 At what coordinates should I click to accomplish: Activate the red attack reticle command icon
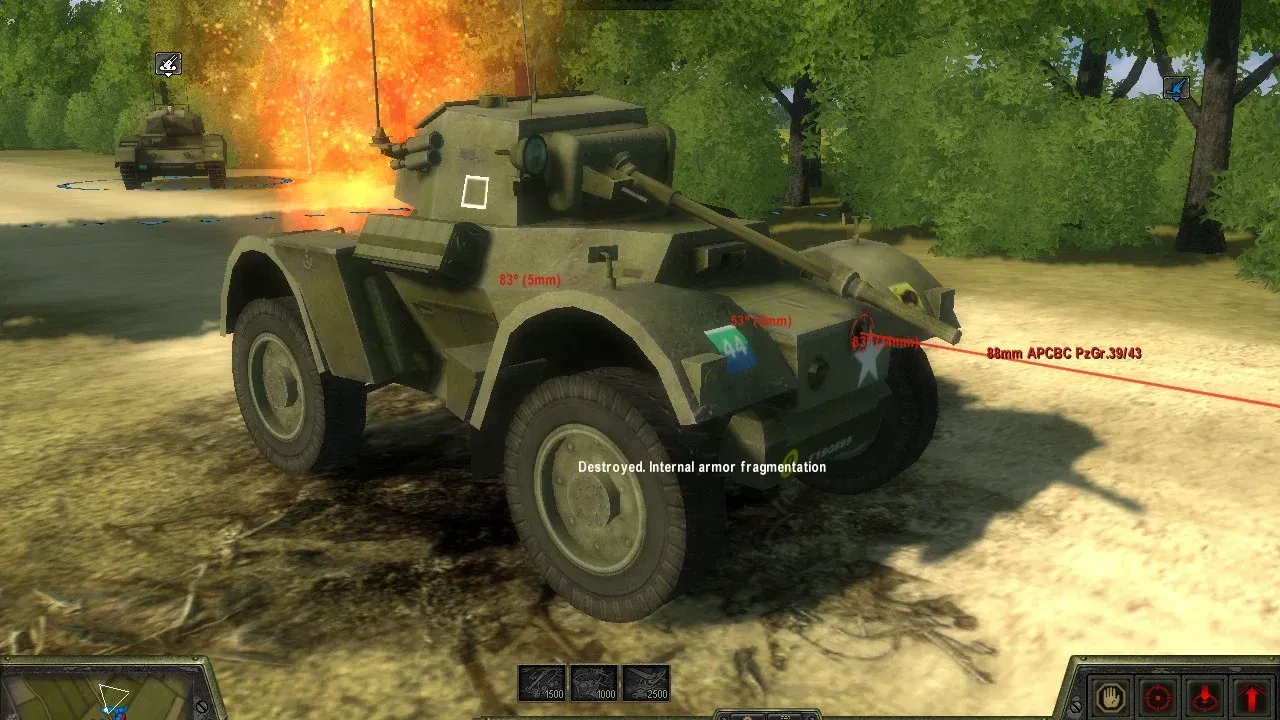click(1157, 697)
